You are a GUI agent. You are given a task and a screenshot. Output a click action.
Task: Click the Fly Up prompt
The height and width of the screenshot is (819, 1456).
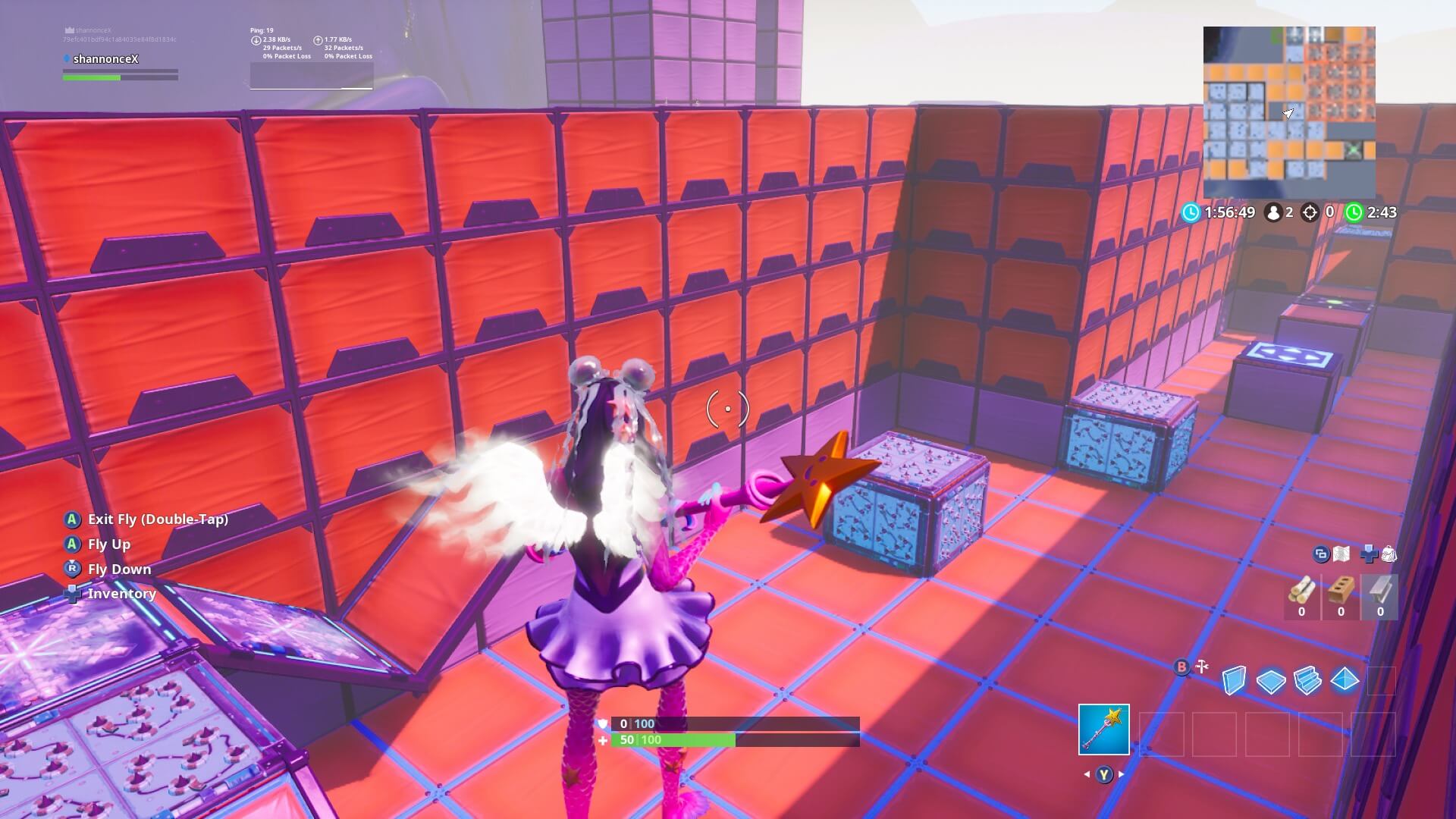point(108,544)
